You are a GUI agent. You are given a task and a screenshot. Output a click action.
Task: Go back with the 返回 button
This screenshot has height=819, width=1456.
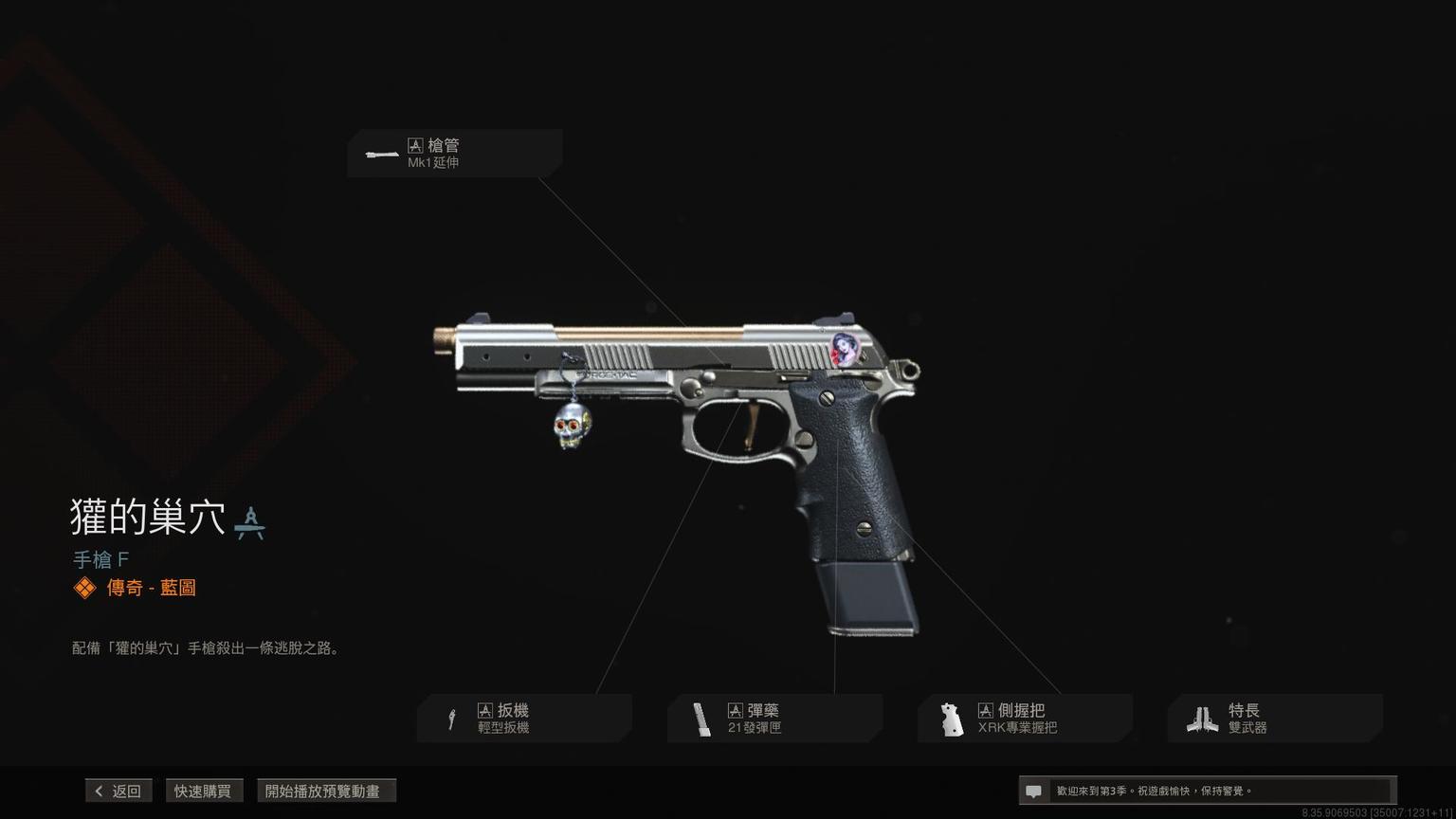tap(118, 791)
